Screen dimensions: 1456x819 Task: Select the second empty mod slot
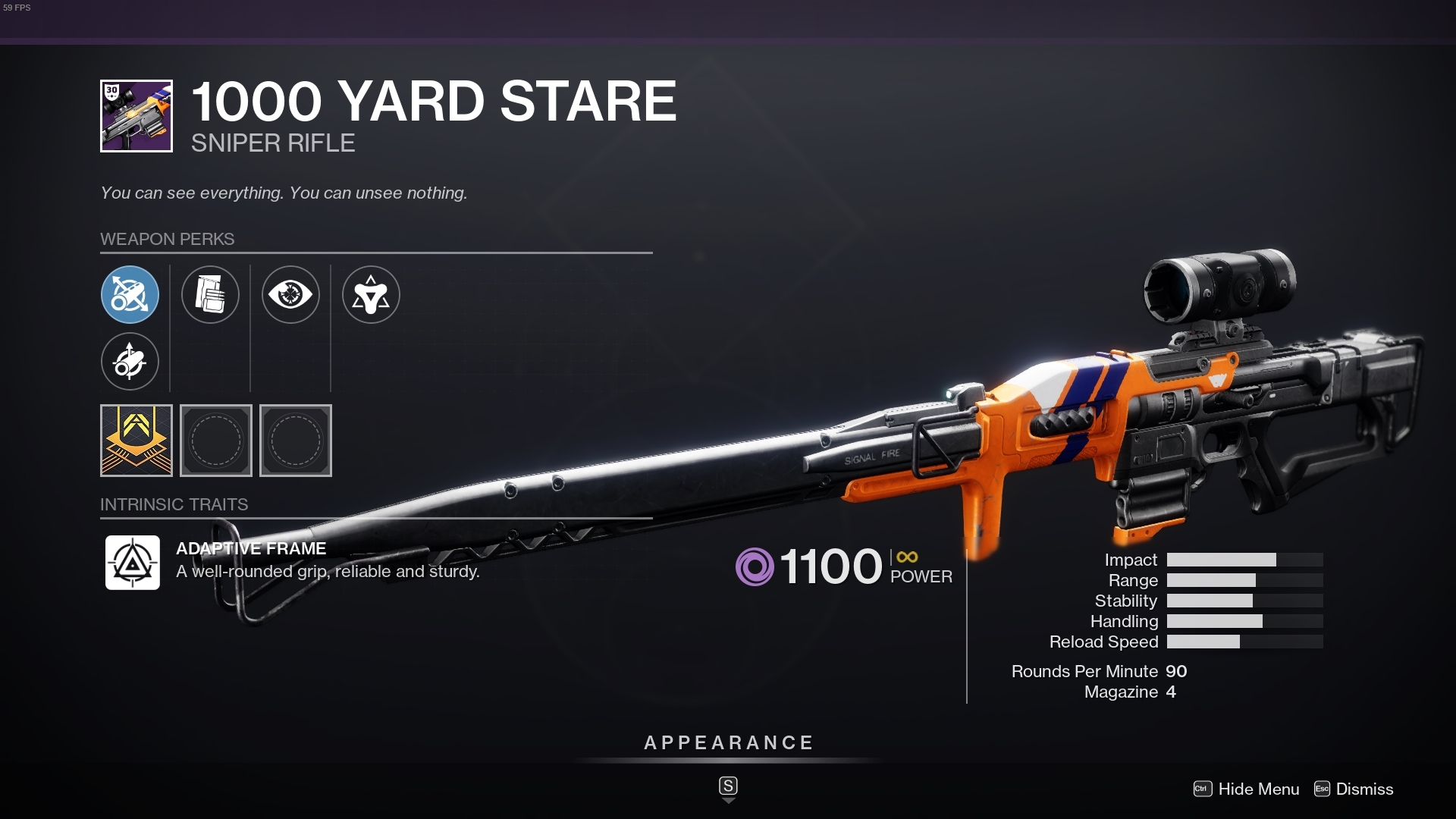coord(295,441)
